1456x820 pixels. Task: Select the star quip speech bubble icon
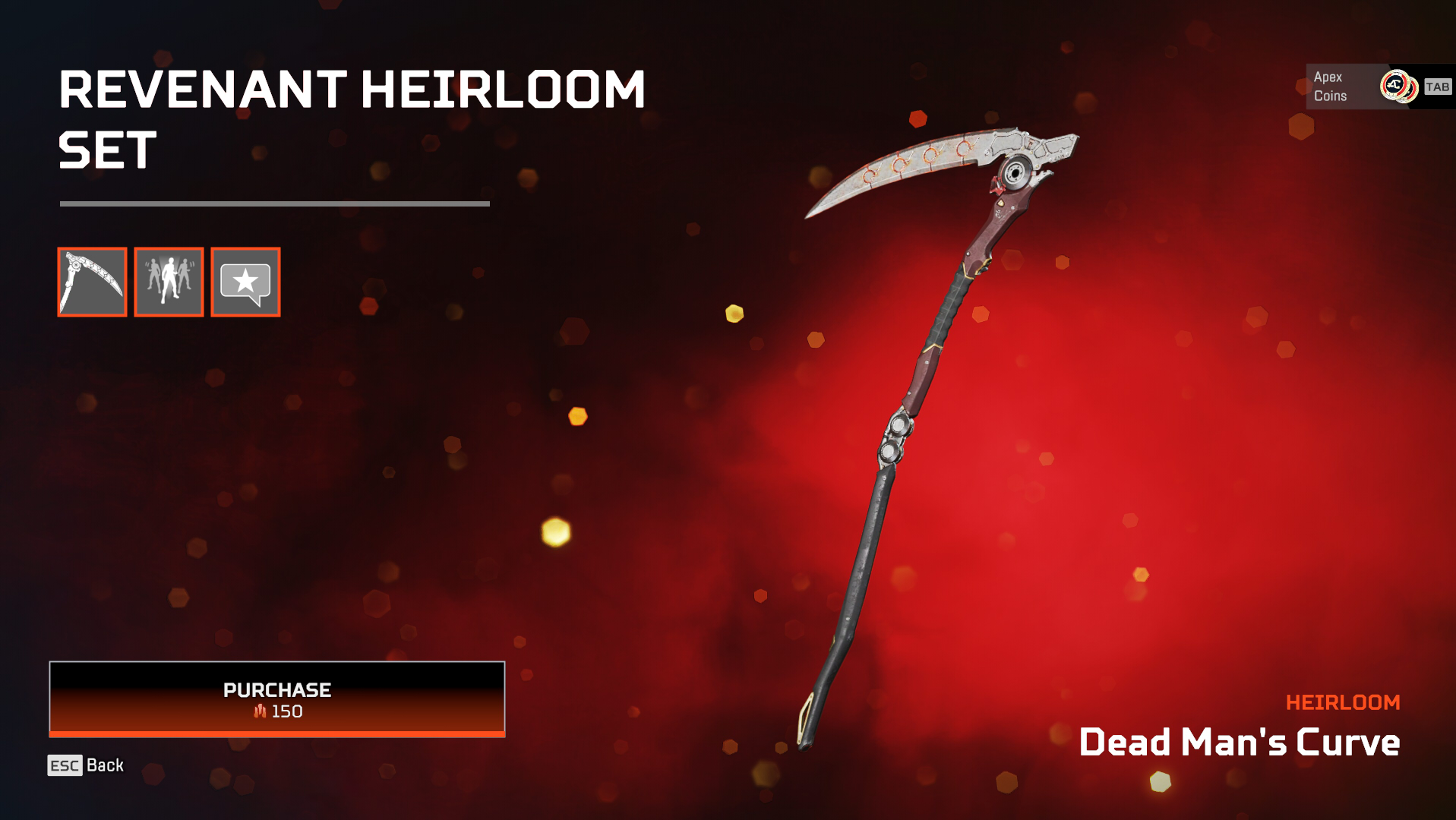coord(244,282)
